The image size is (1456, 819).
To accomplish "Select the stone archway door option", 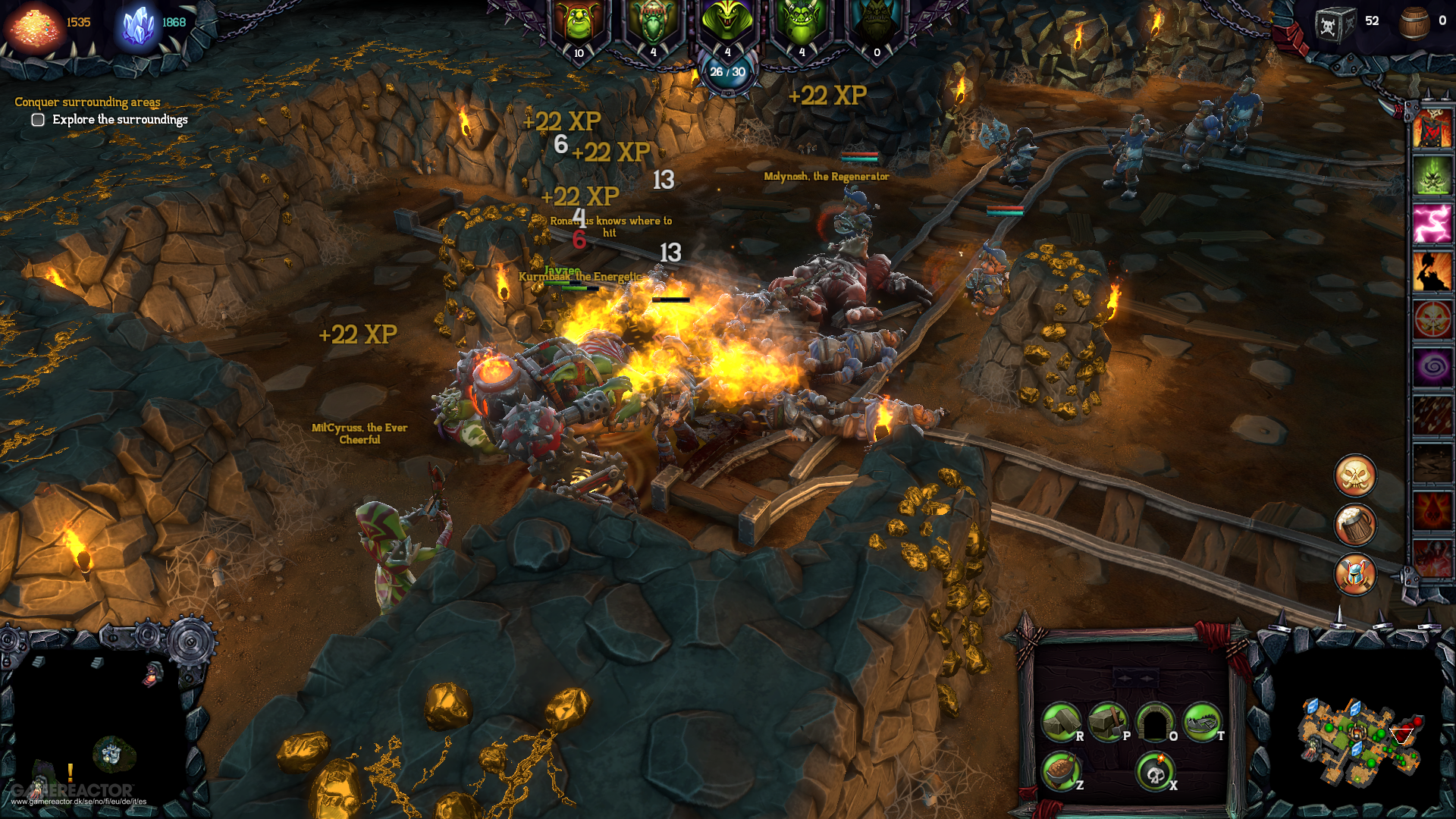I will 1154,722.
